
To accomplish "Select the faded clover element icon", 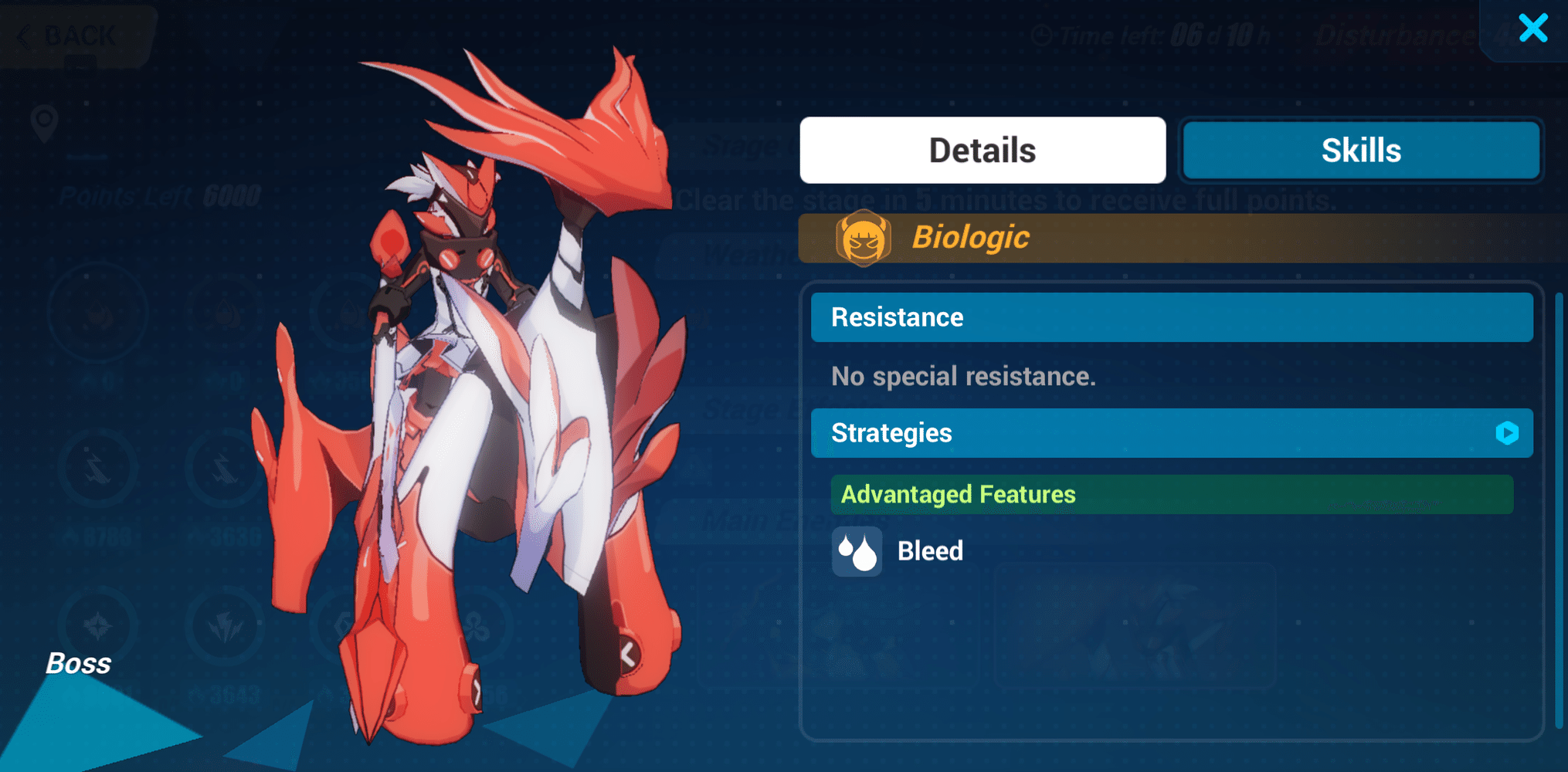I will pyautogui.click(x=476, y=628).
